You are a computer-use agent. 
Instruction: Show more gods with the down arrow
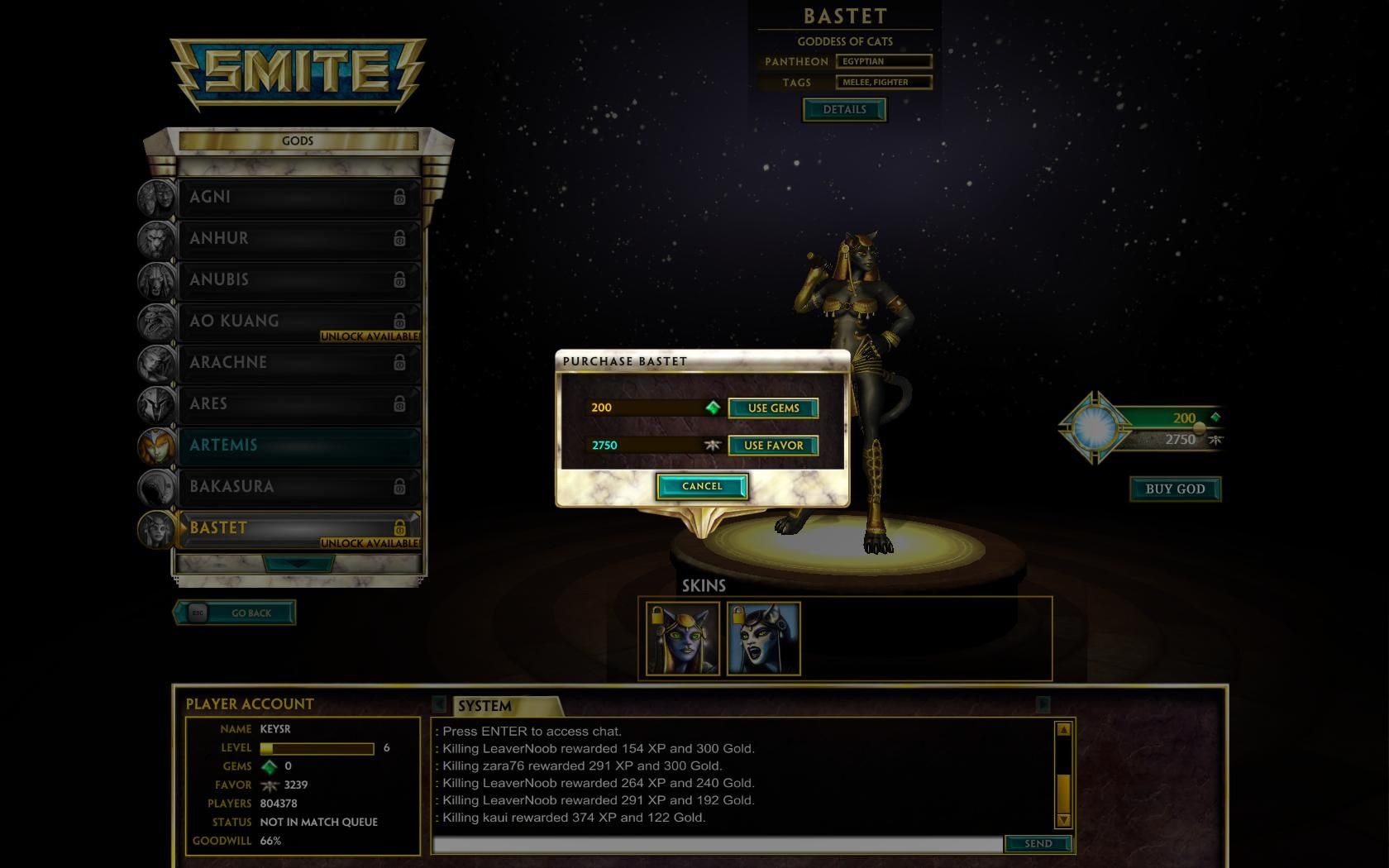click(x=298, y=563)
